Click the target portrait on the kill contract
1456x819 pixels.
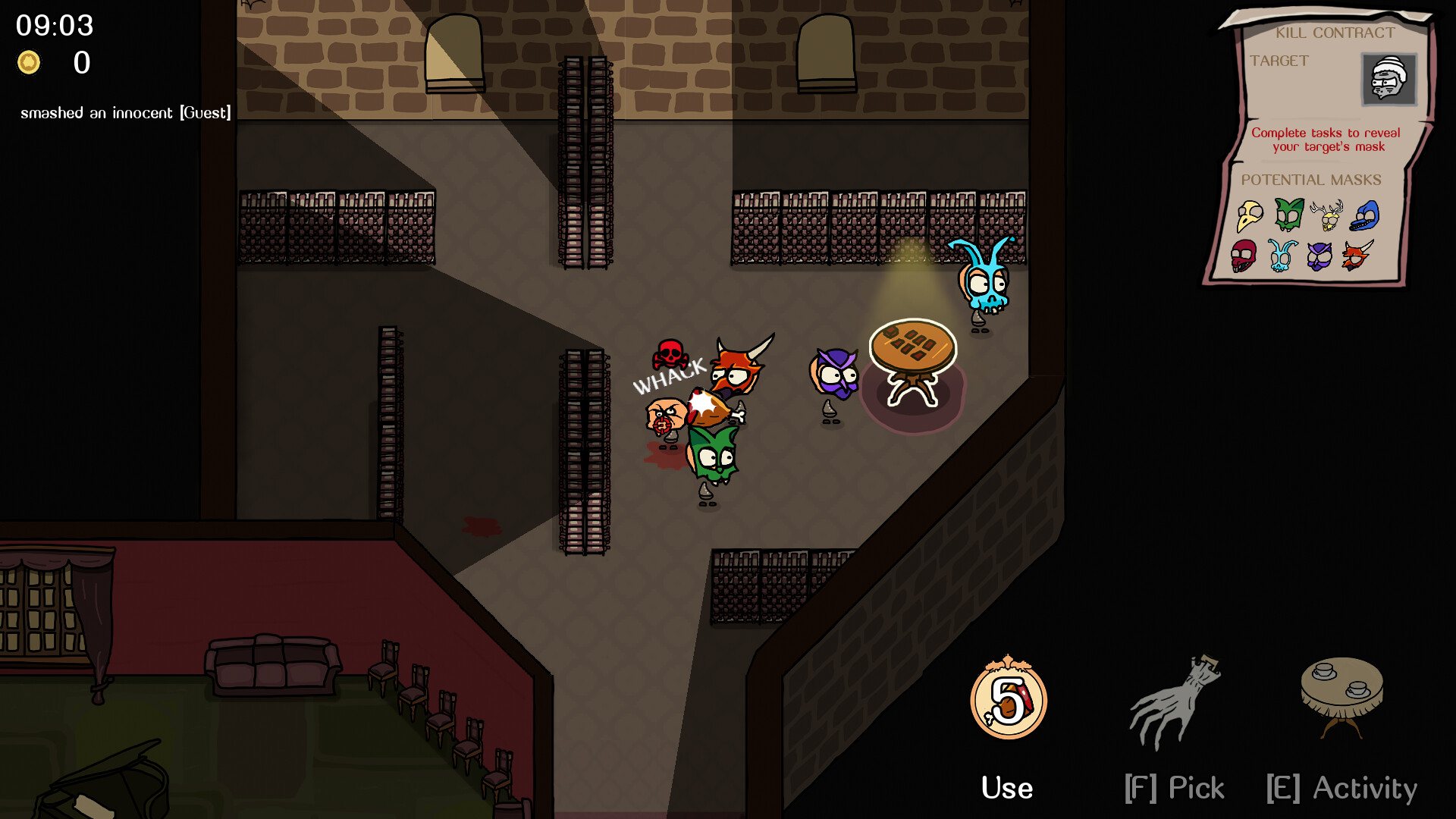pos(1390,80)
